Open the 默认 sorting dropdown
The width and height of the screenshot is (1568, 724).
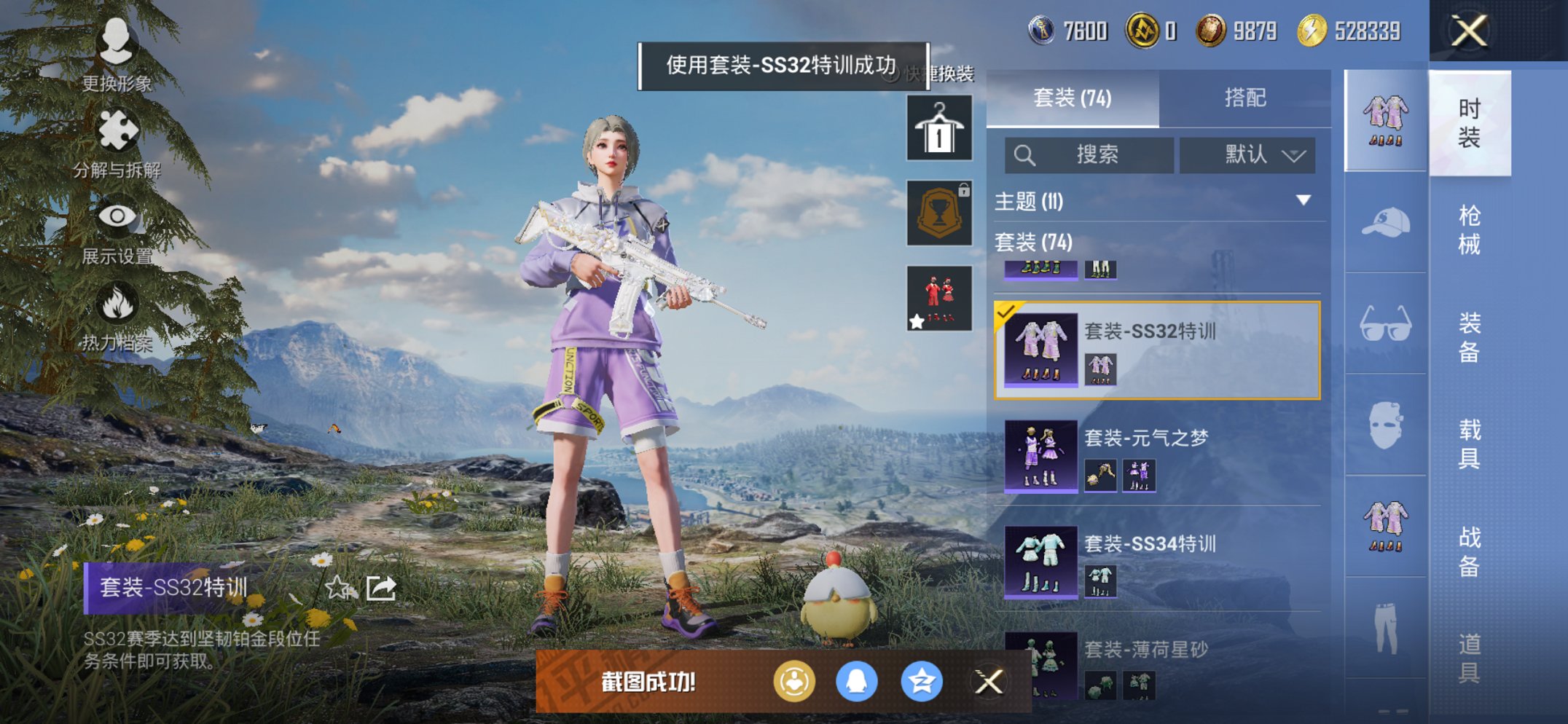point(1247,154)
